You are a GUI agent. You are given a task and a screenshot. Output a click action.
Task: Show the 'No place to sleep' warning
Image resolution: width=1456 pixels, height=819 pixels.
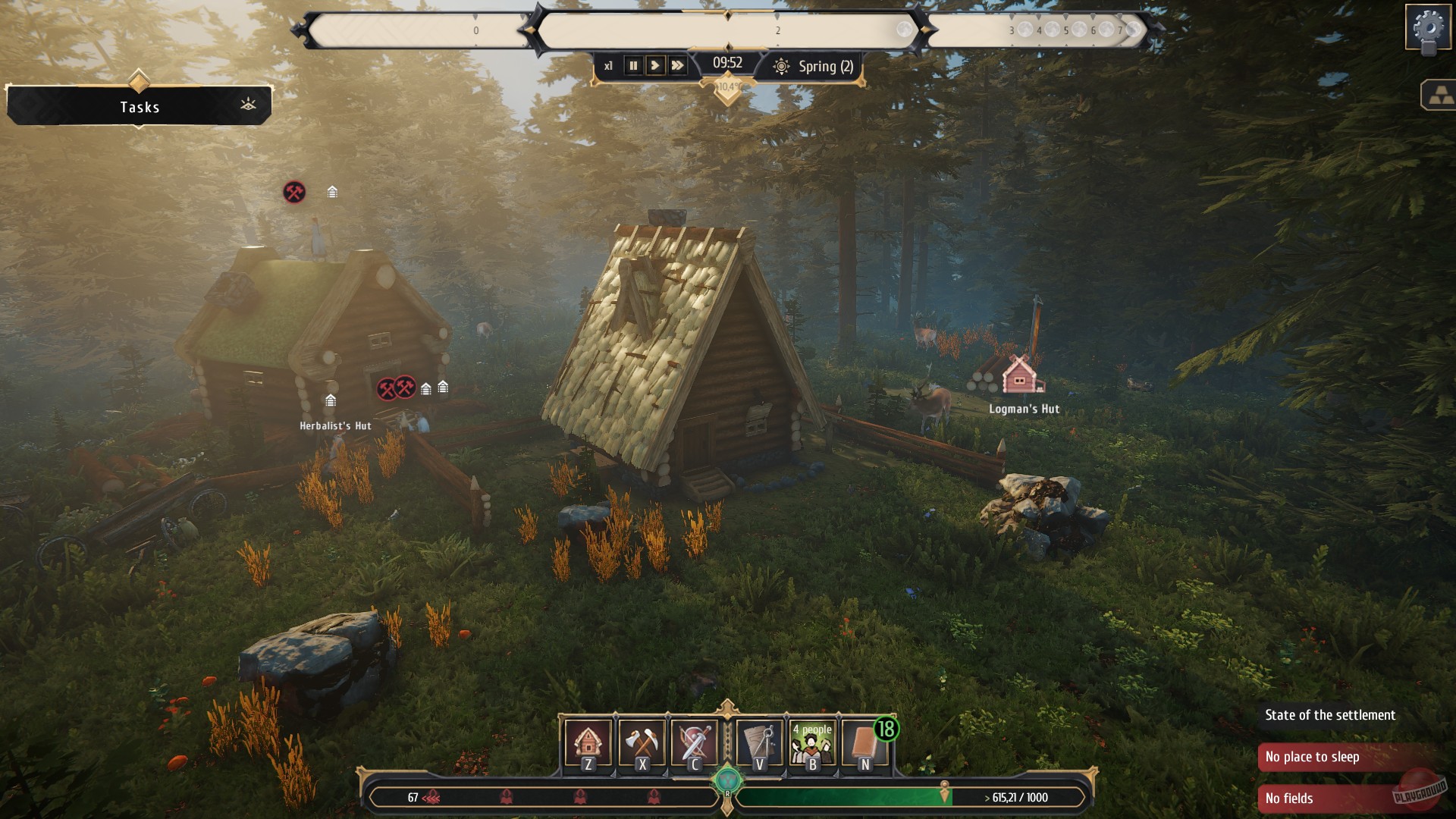click(1312, 757)
